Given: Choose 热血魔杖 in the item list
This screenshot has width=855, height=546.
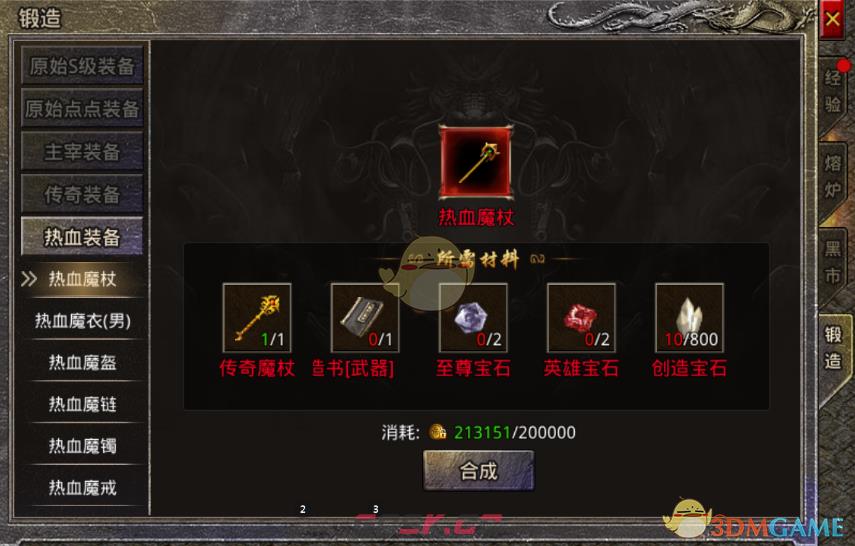Looking at the screenshot, I should [83, 280].
